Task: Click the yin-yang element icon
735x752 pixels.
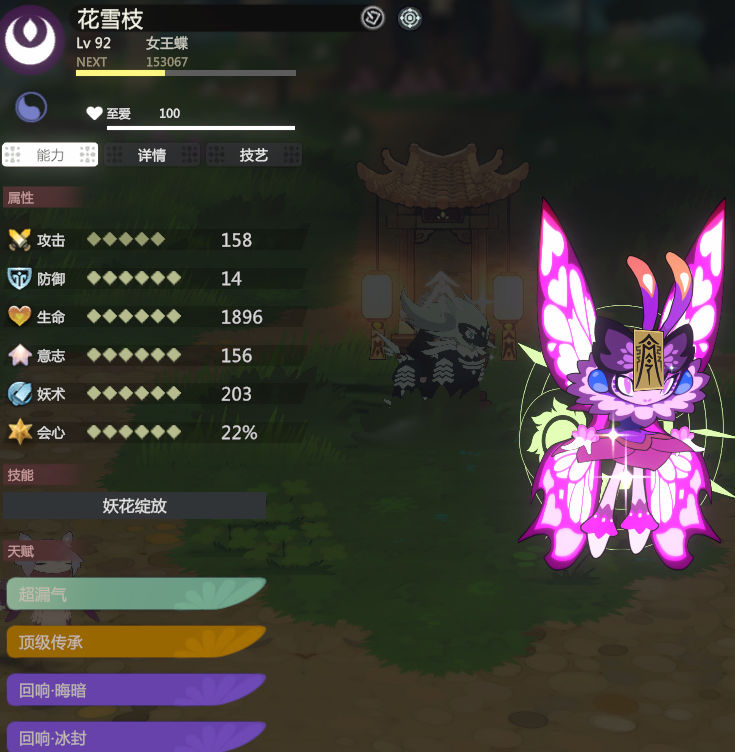Action: pos(31,108)
